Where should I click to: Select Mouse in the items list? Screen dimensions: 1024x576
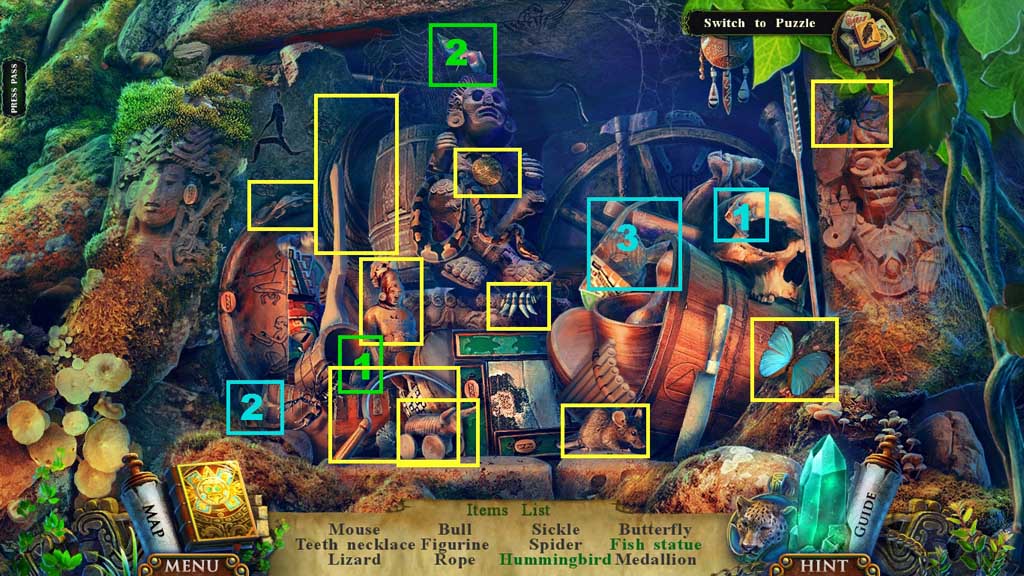click(354, 529)
